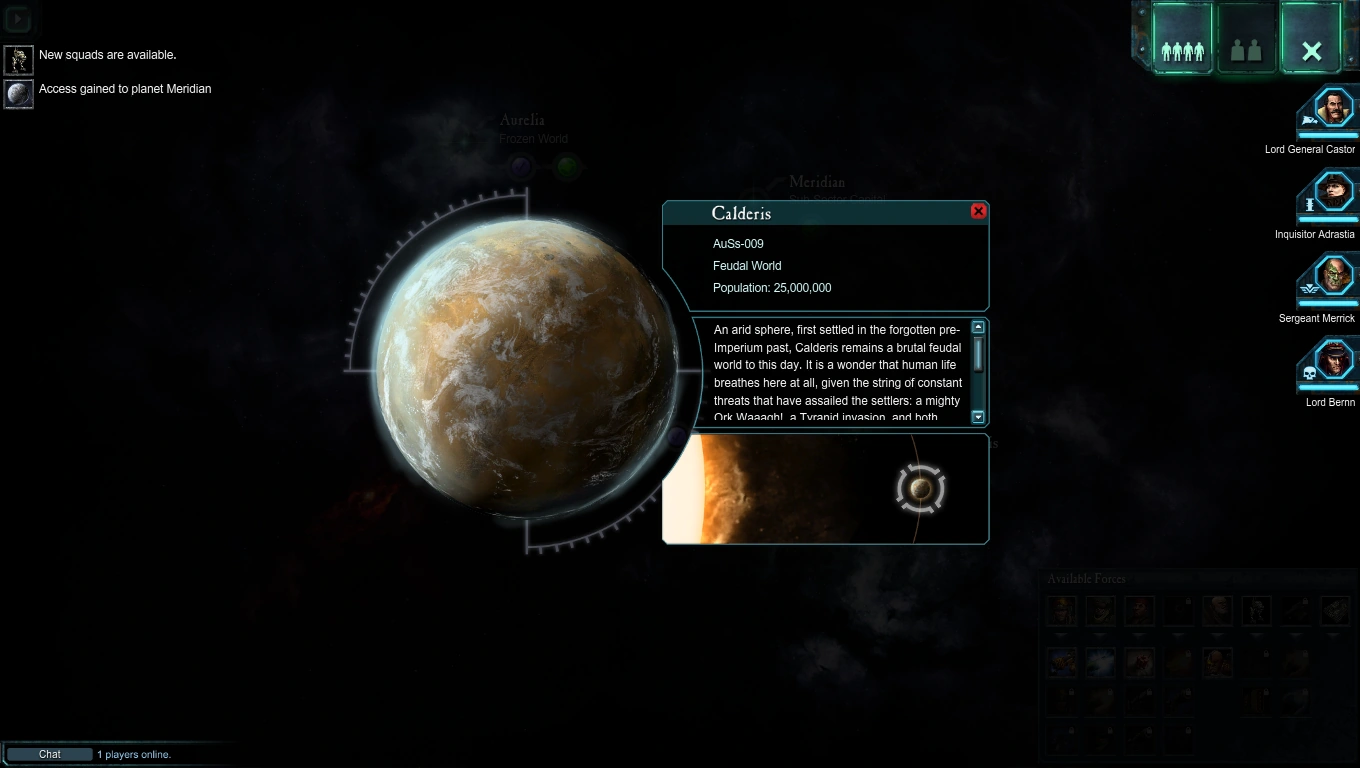The image size is (1360, 768).
Task: Click the description scroll-up arrow
Action: coord(978,327)
